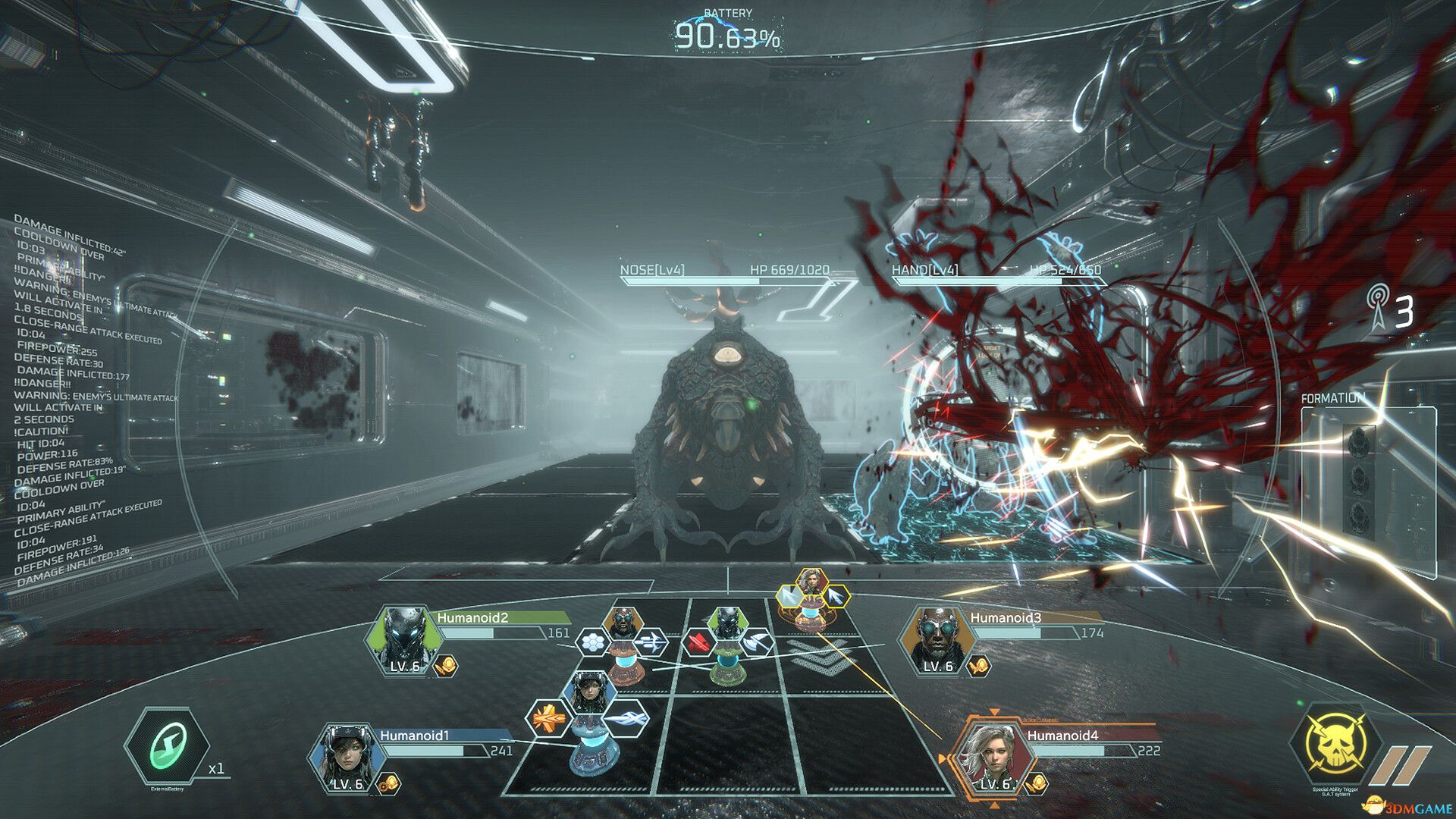The image size is (1456, 819).
Task: Activate the Special Ability Trigger skull icon
Action: tap(1335, 747)
